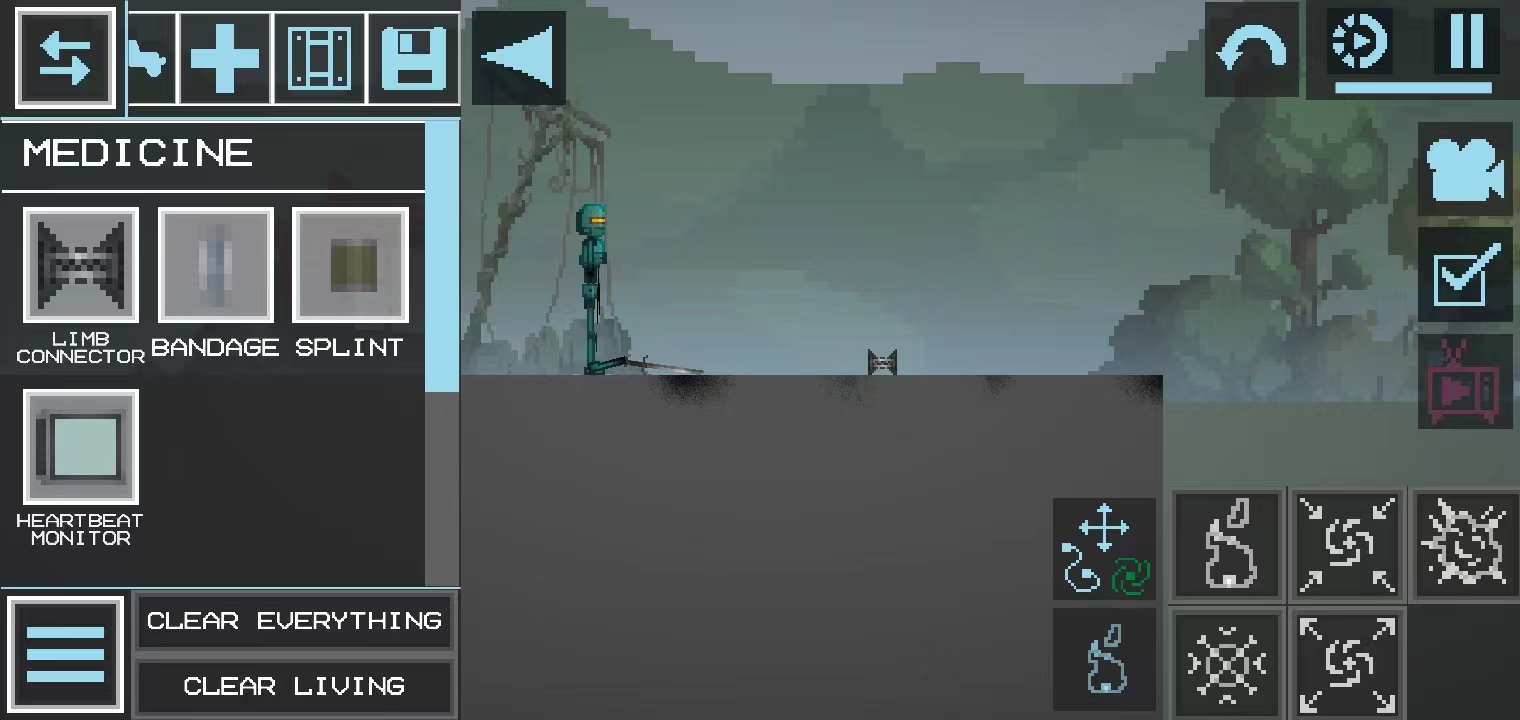This screenshot has width=1520, height=720.
Task: Click the Clear Living button
Action: click(294, 686)
